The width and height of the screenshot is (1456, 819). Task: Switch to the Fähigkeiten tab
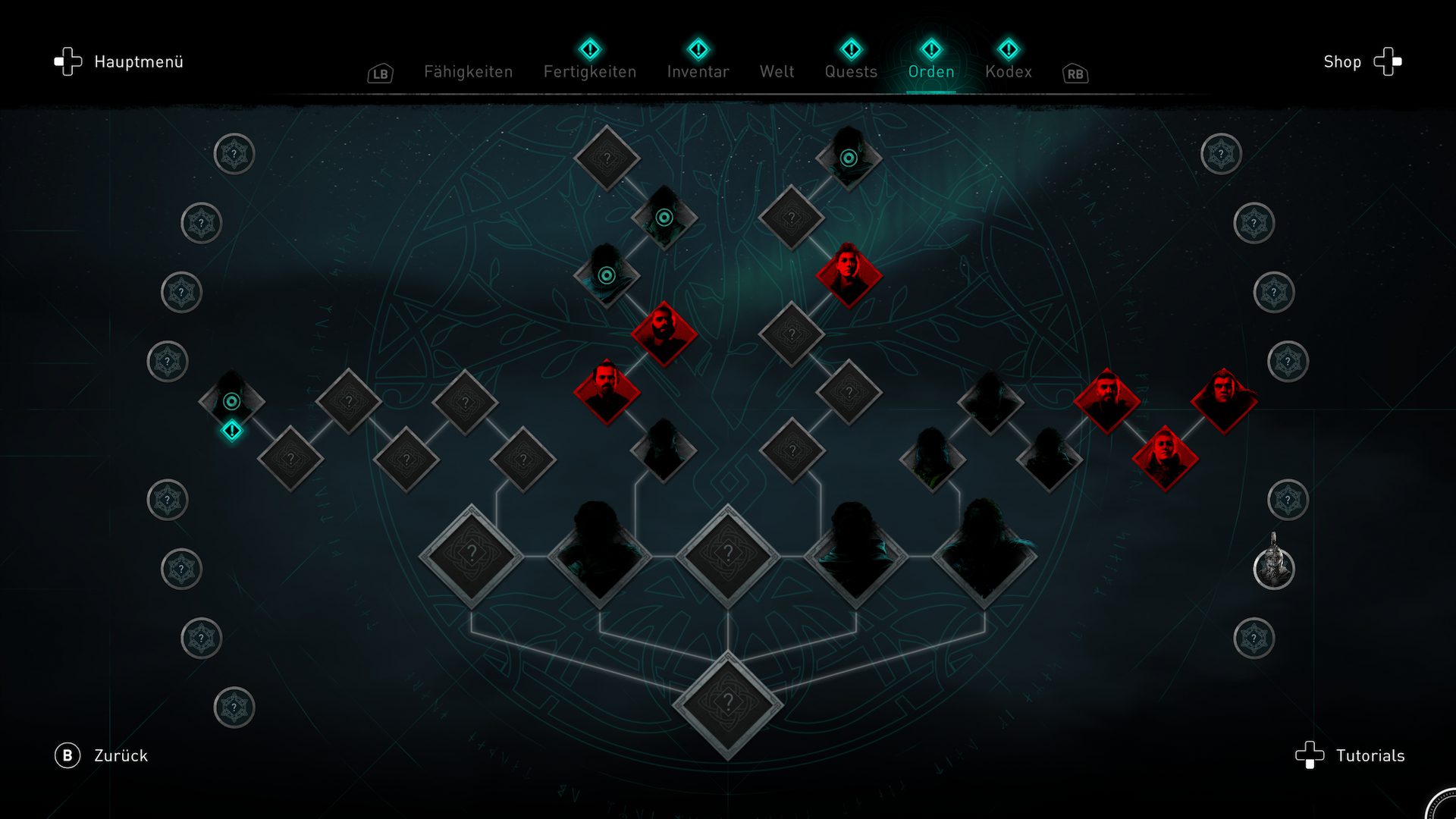(468, 71)
